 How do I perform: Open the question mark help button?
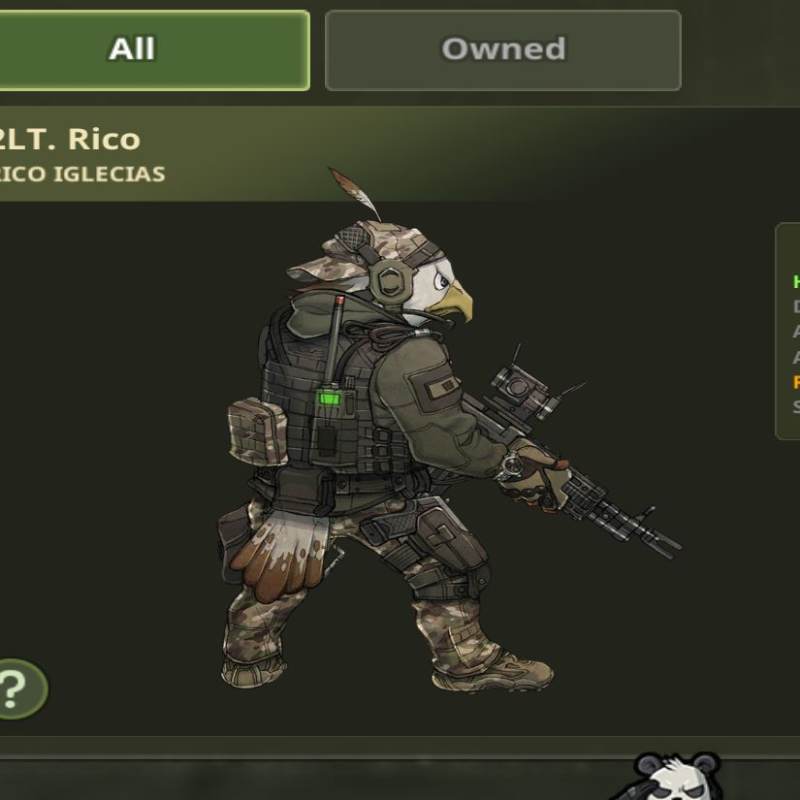[16, 688]
